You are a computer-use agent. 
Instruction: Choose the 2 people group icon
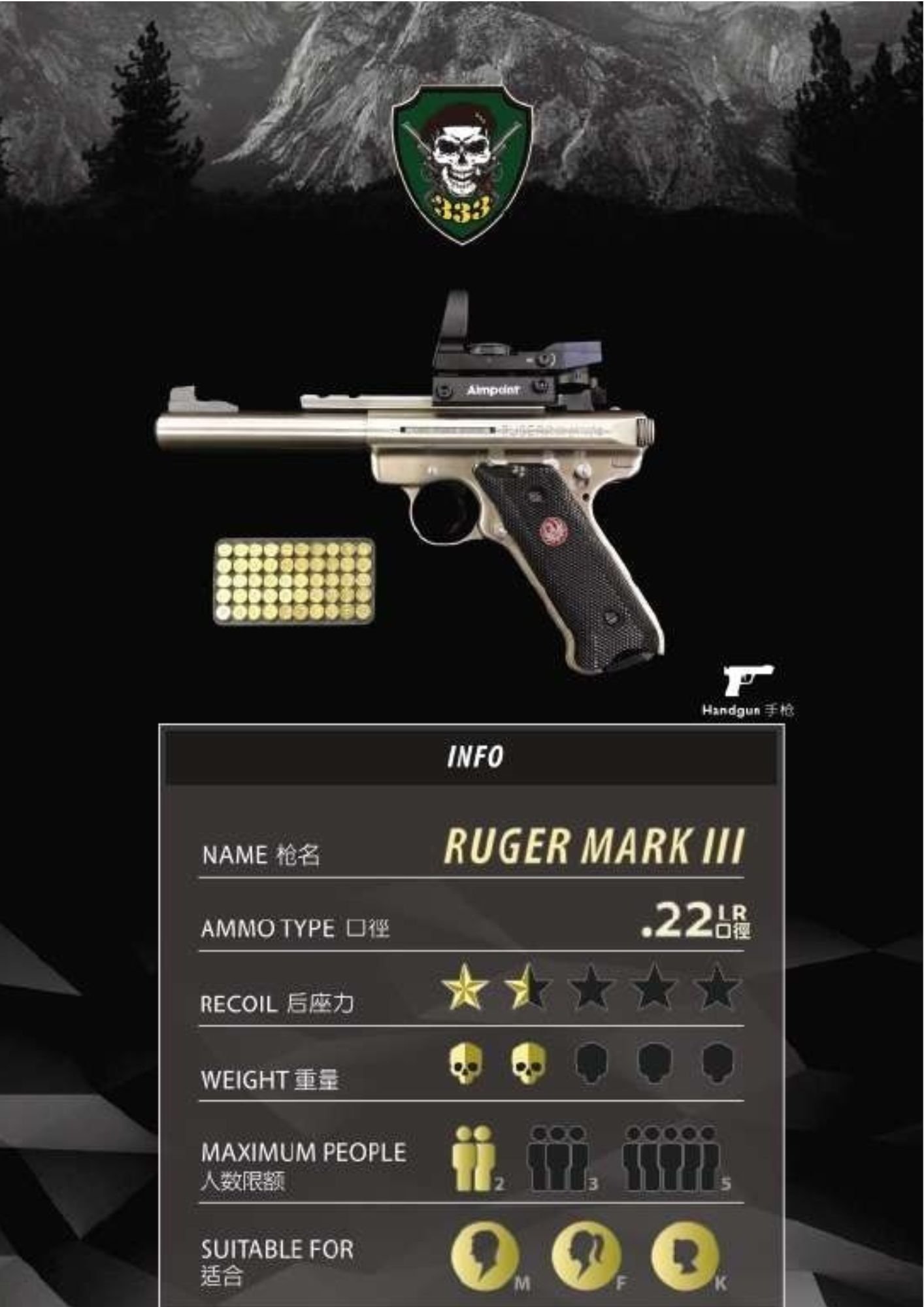474,1159
